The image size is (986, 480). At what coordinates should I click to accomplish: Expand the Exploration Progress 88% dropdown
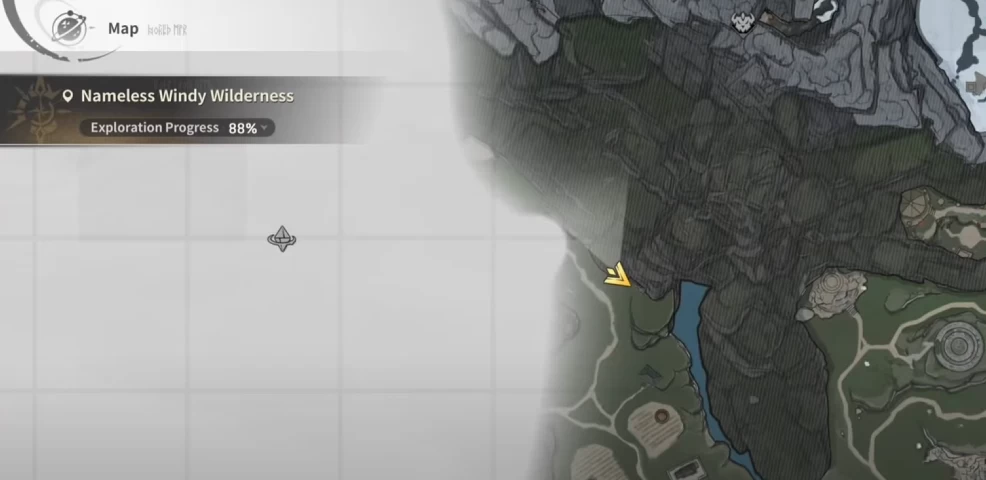coord(264,128)
